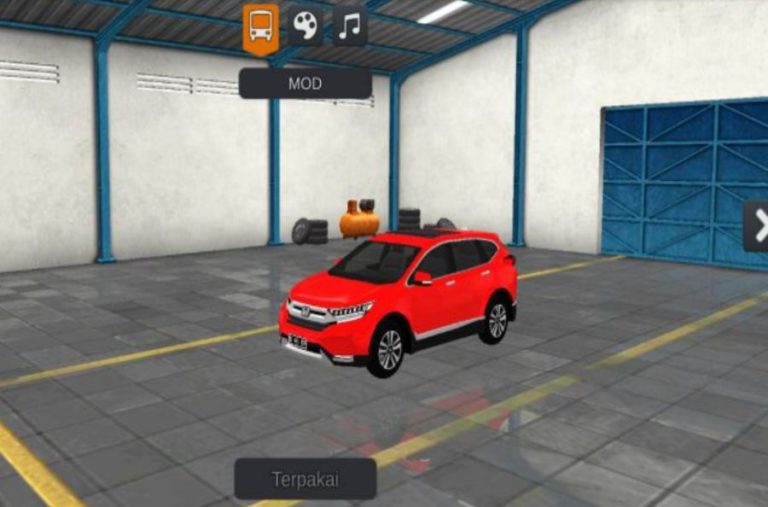This screenshot has height=507, width=768.
Task: Switch to the music note tab
Action: coord(349,26)
